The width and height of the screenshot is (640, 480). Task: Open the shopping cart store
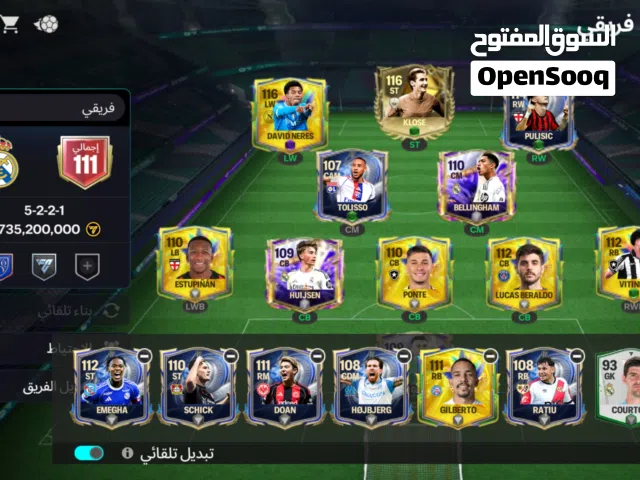click(x=10, y=25)
